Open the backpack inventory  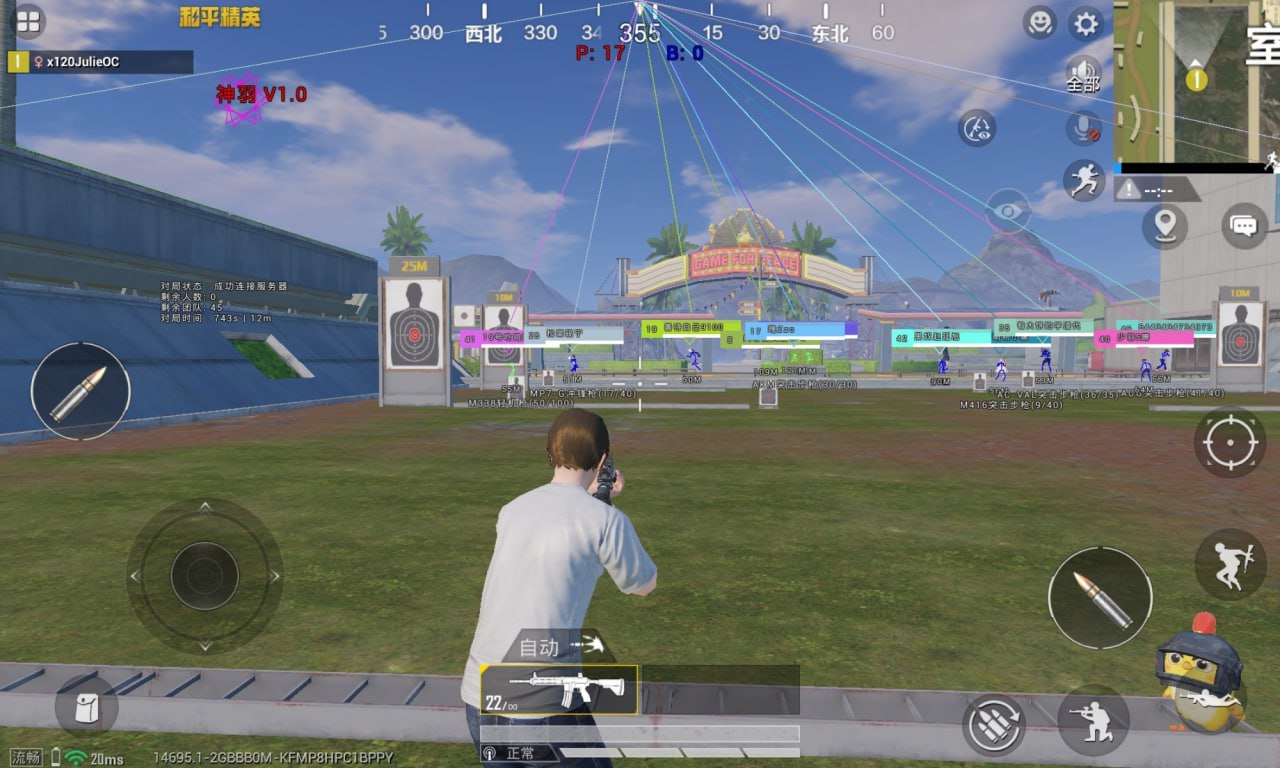click(87, 707)
